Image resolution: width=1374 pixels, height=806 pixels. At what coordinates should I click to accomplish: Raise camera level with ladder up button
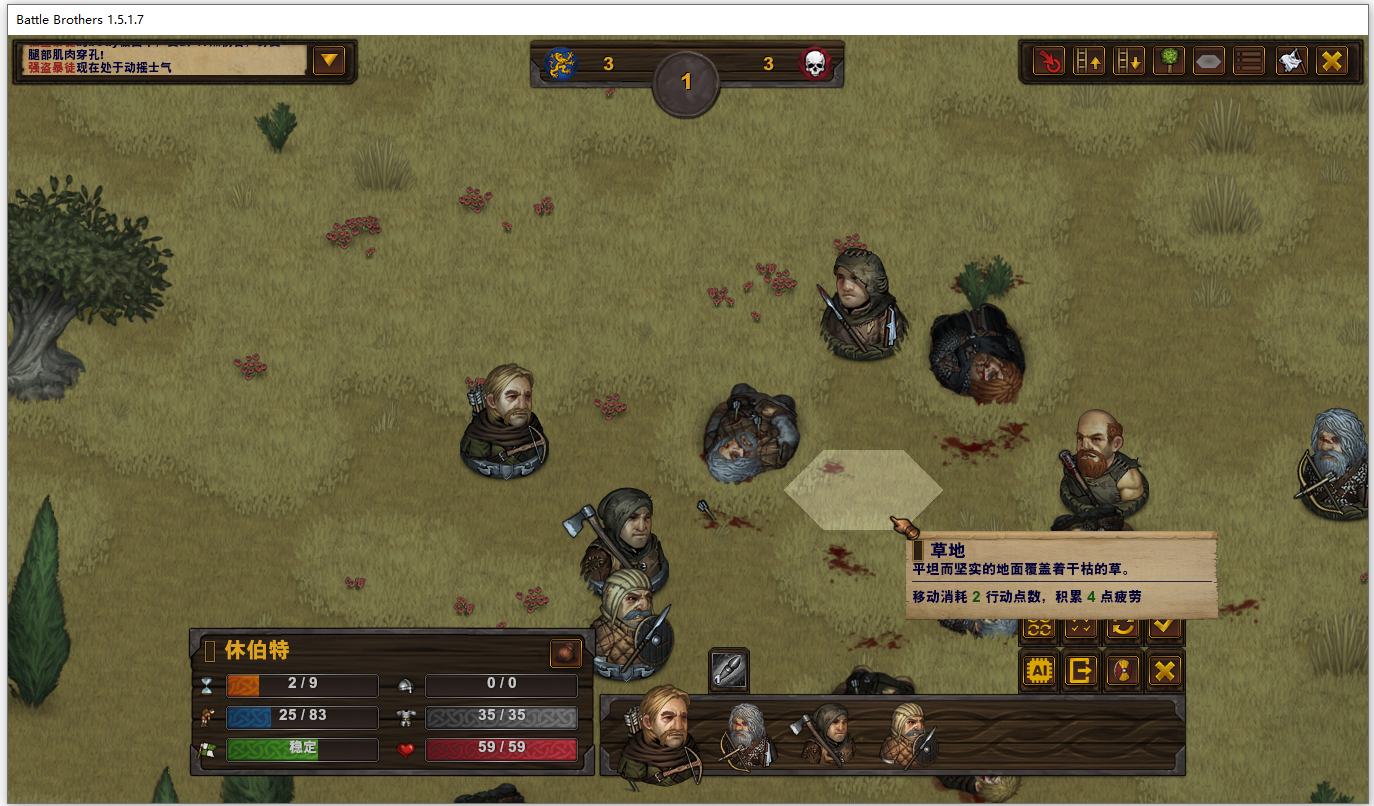1089,61
